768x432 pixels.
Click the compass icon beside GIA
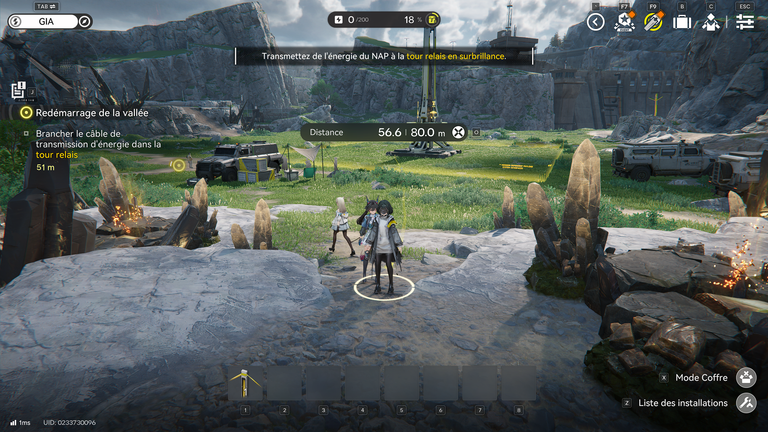84,20
